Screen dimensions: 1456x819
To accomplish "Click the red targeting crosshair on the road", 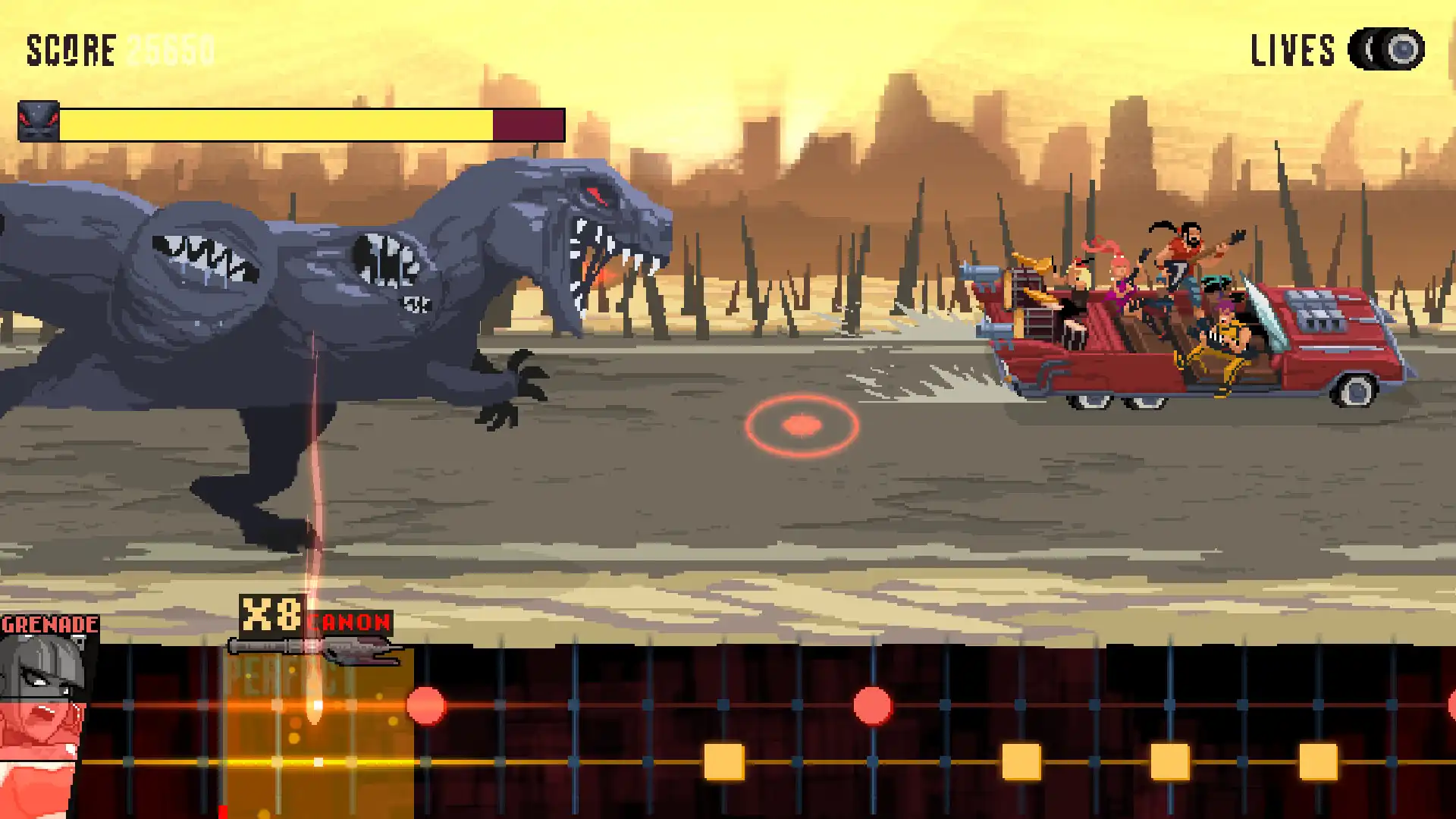I will [x=800, y=425].
